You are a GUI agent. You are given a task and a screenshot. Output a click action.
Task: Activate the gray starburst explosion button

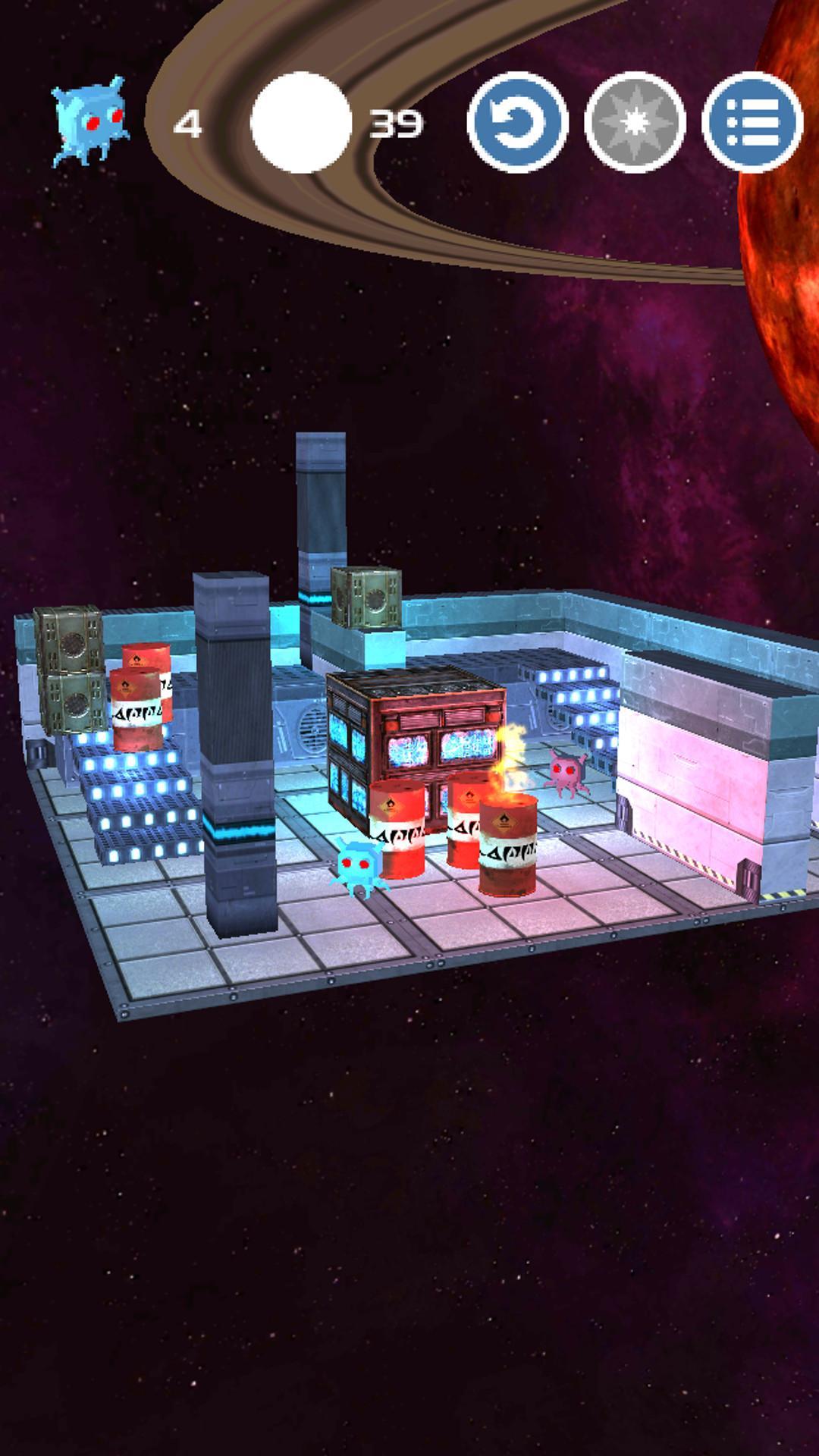tap(635, 122)
